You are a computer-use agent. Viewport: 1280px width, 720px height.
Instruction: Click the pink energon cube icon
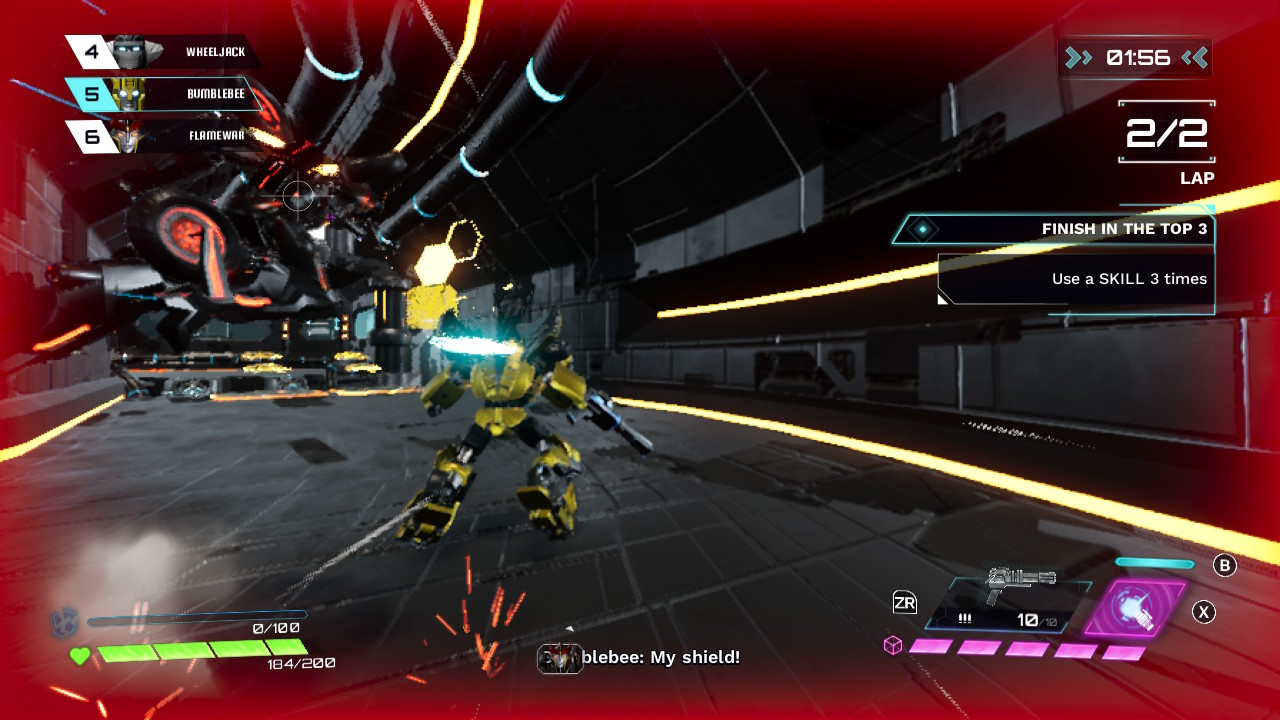coord(892,646)
